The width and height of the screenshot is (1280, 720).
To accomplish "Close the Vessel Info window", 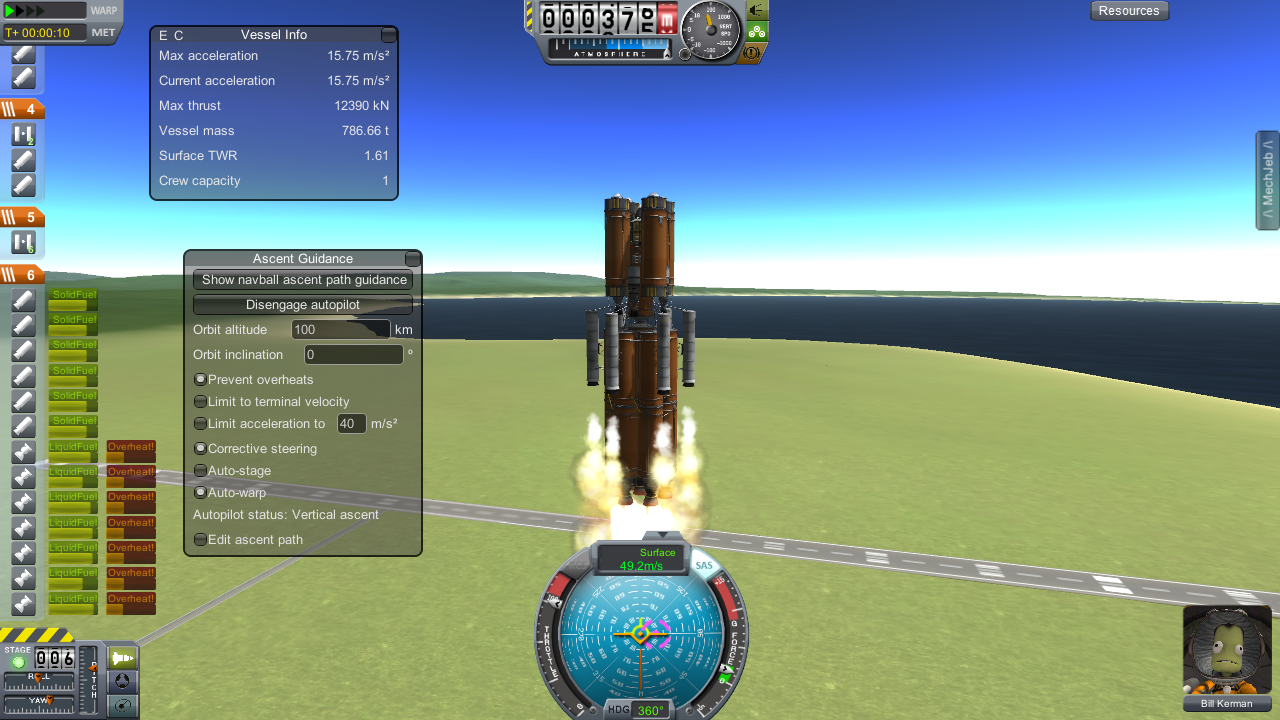I will pos(389,35).
